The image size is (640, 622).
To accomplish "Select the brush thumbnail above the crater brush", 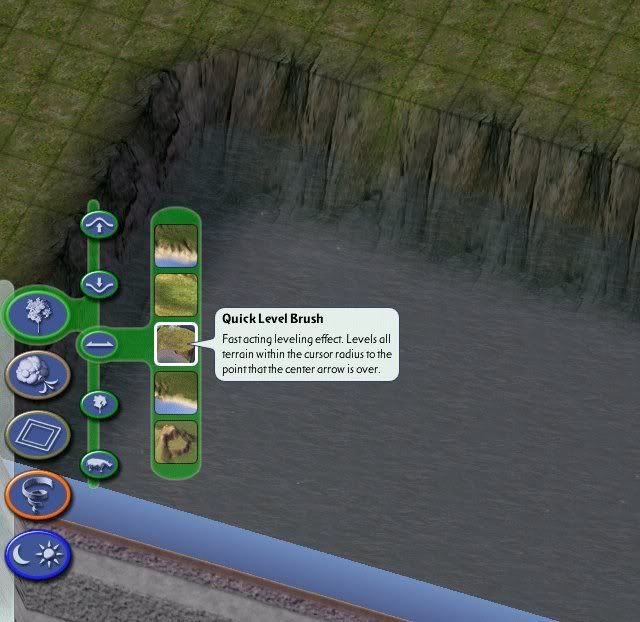I will tap(176, 393).
